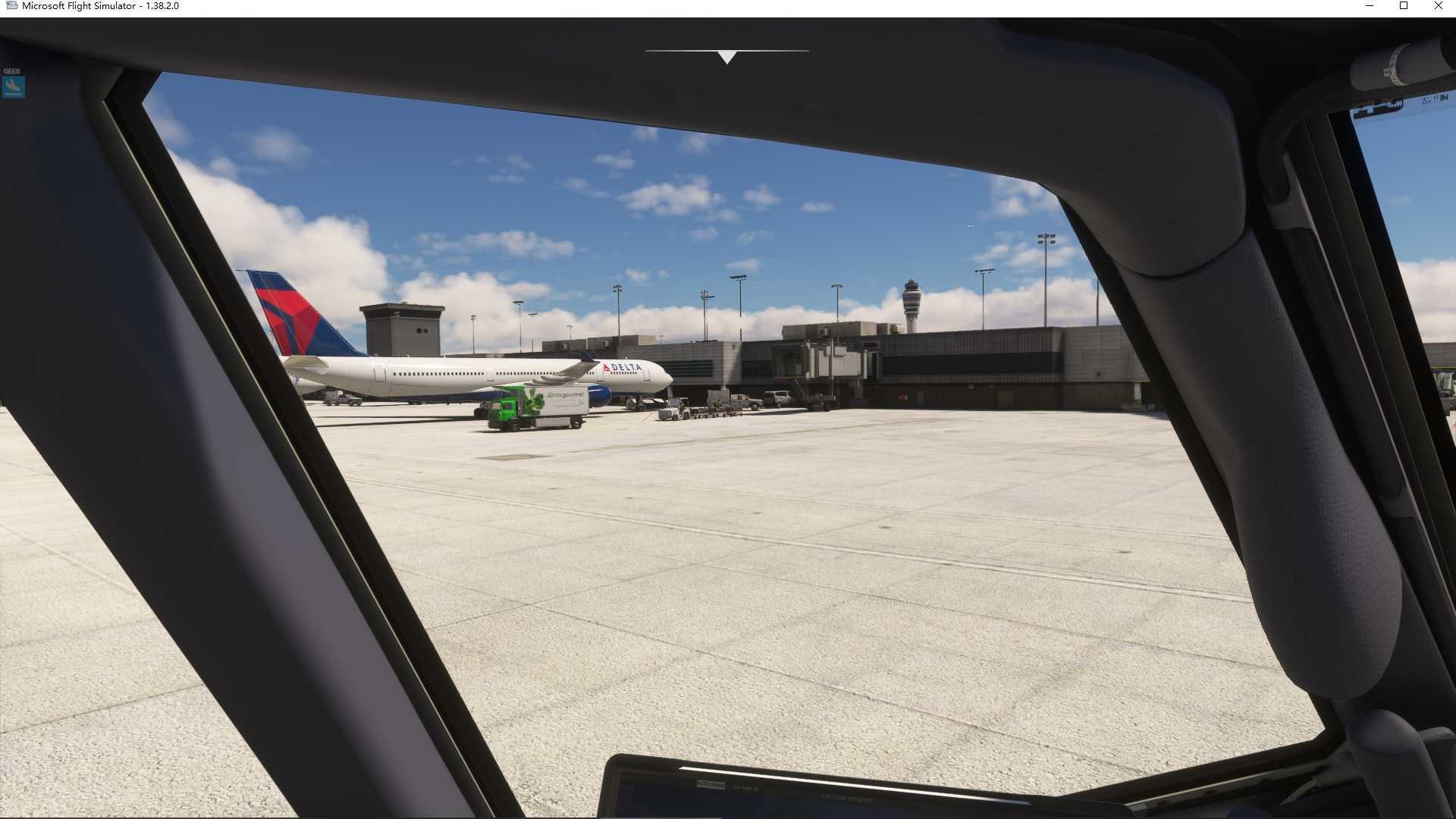Close the Microsoft Flight Simulator window
This screenshot has width=1456, height=819.
click(x=1438, y=6)
